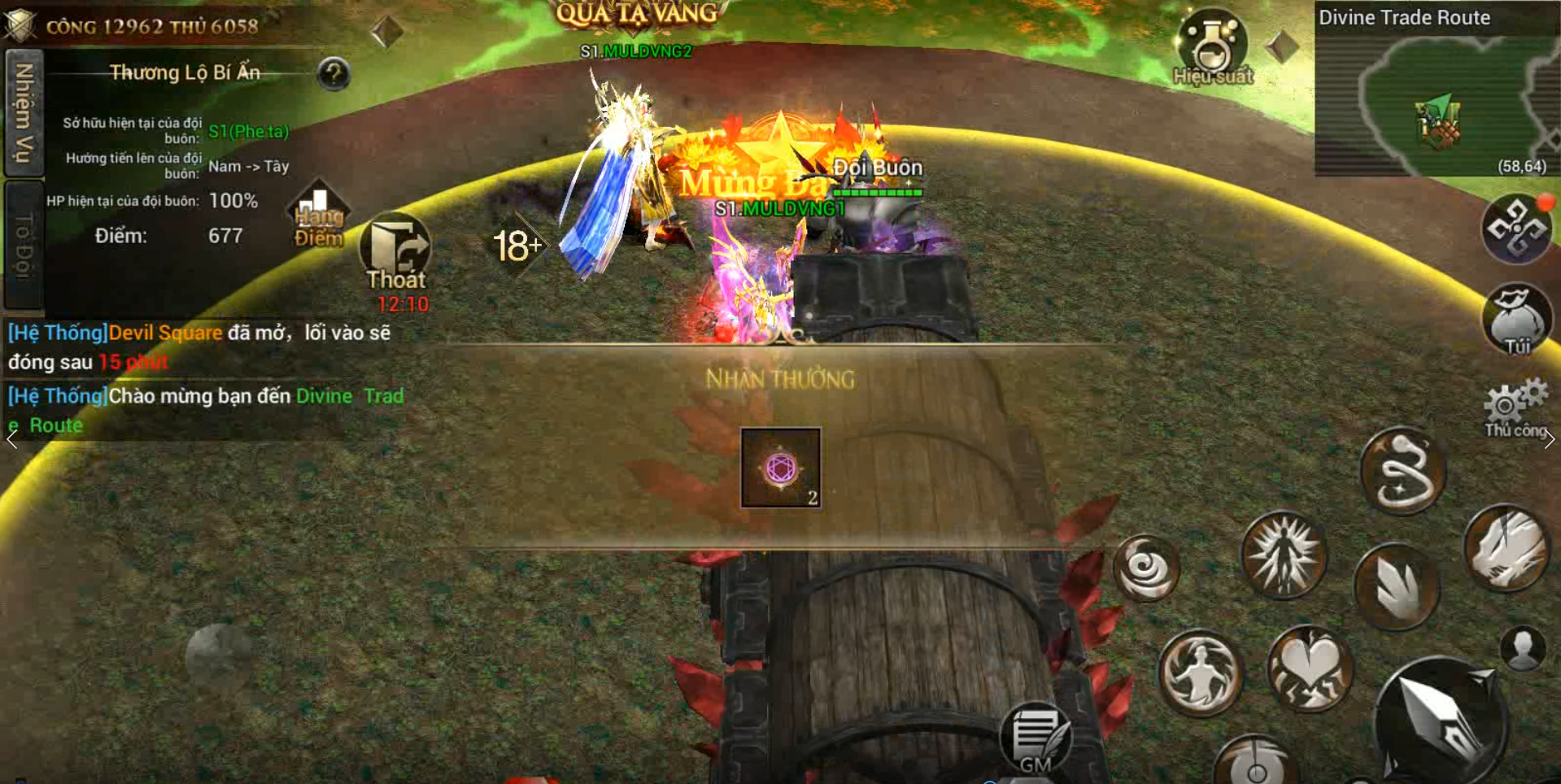Image resolution: width=1561 pixels, height=784 pixels.
Task: Open the question mark help button
Action: tap(334, 74)
